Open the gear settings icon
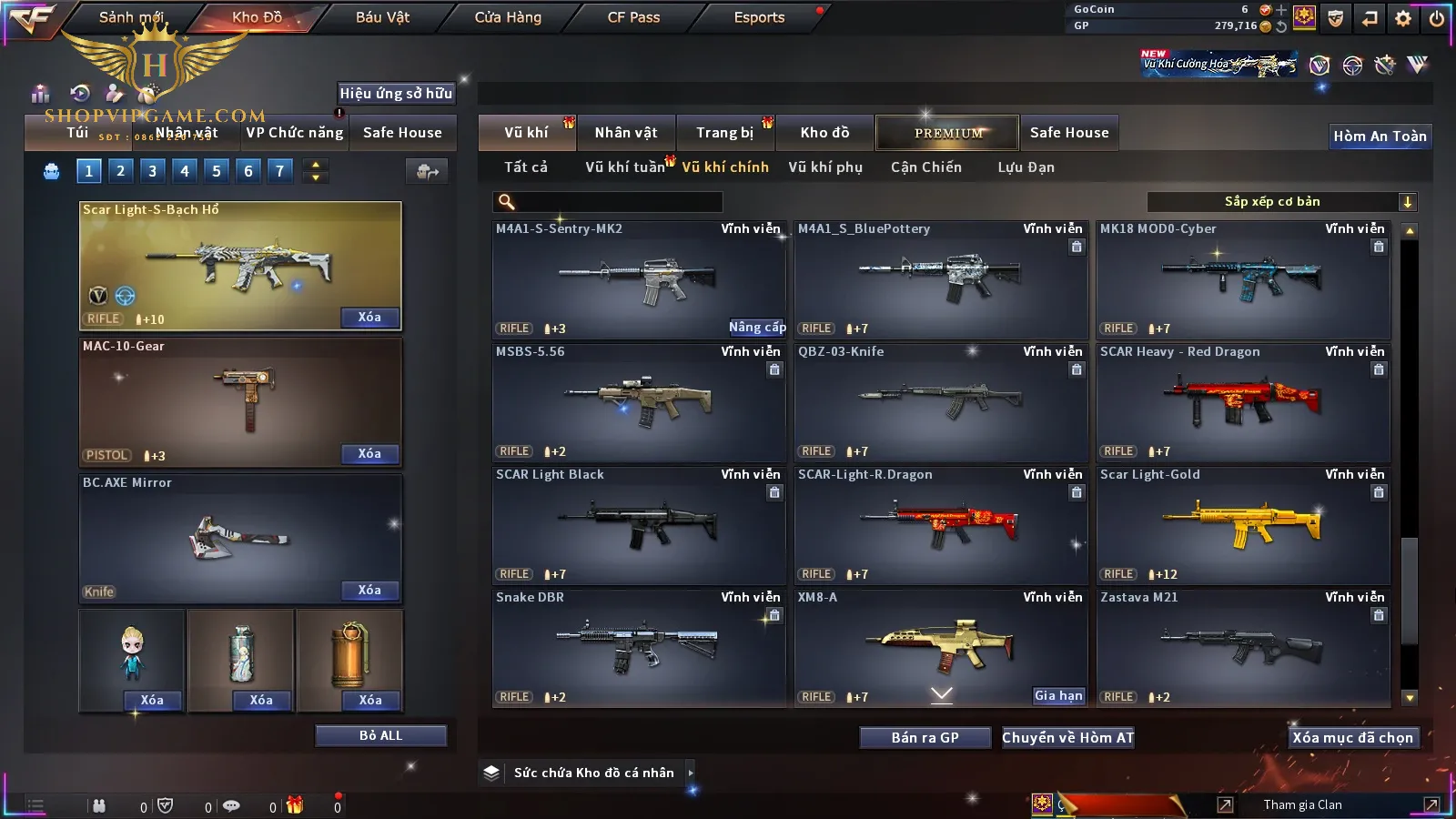Screen dimensions: 1456x819 click(1403, 18)
